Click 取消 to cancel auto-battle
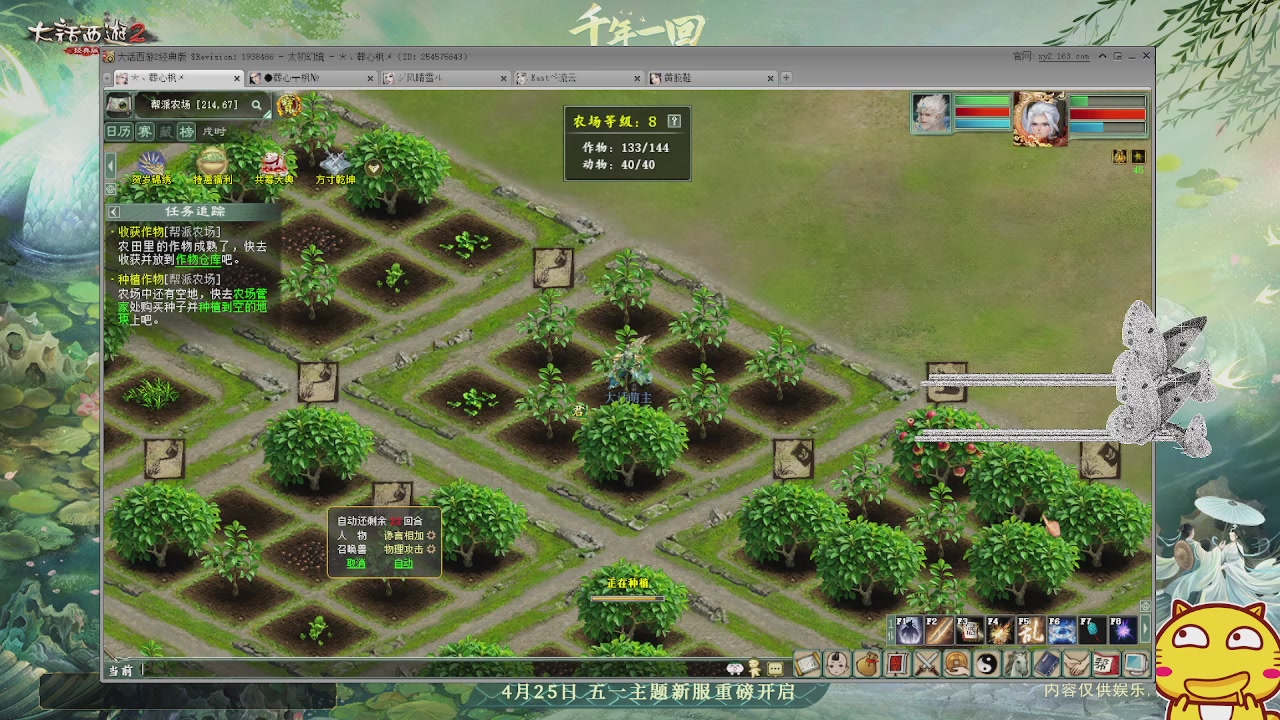 pos(356,563)
